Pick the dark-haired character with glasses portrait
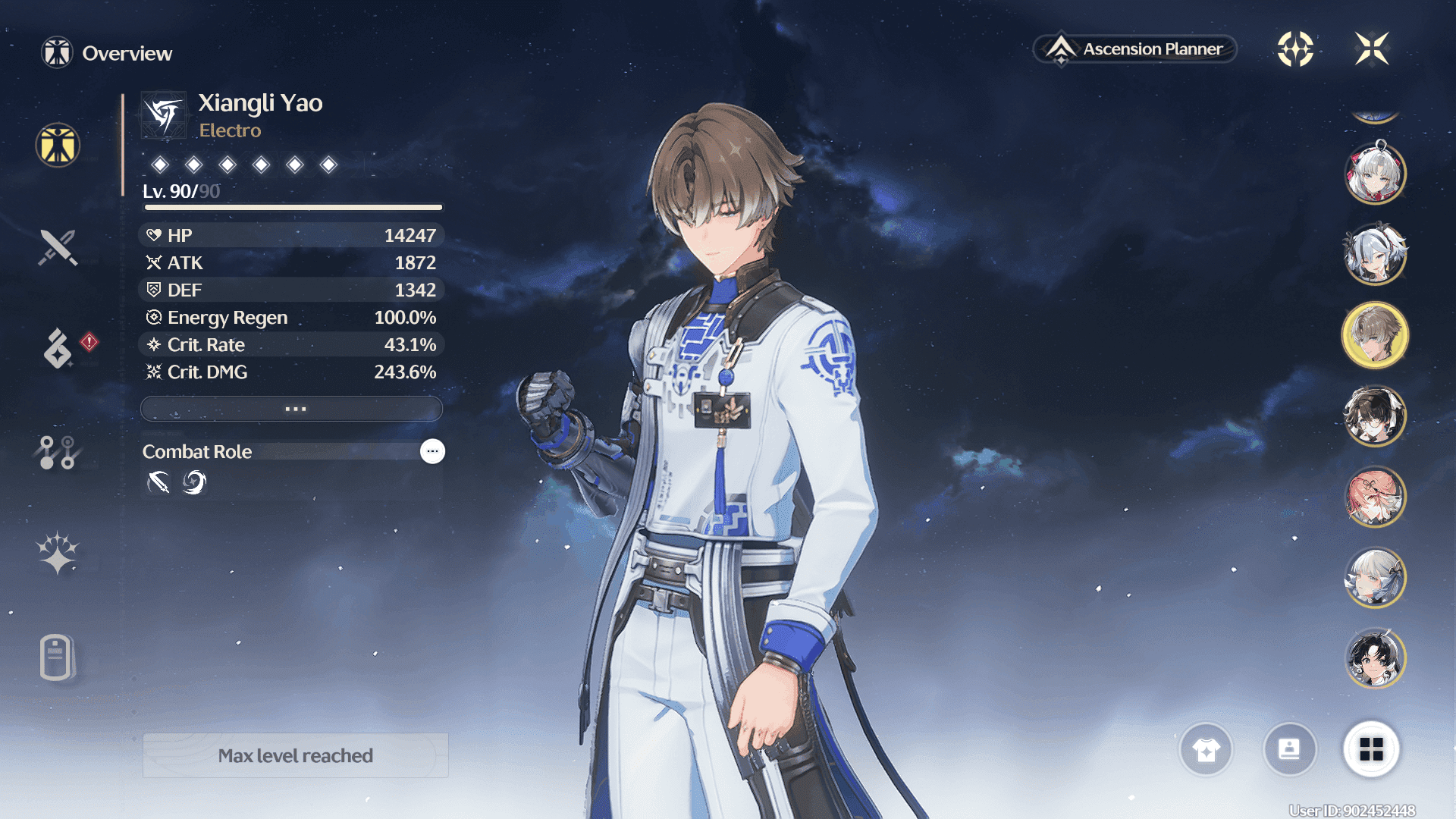This screenshot has width=1456, height=819. (x=1375, y=416)
